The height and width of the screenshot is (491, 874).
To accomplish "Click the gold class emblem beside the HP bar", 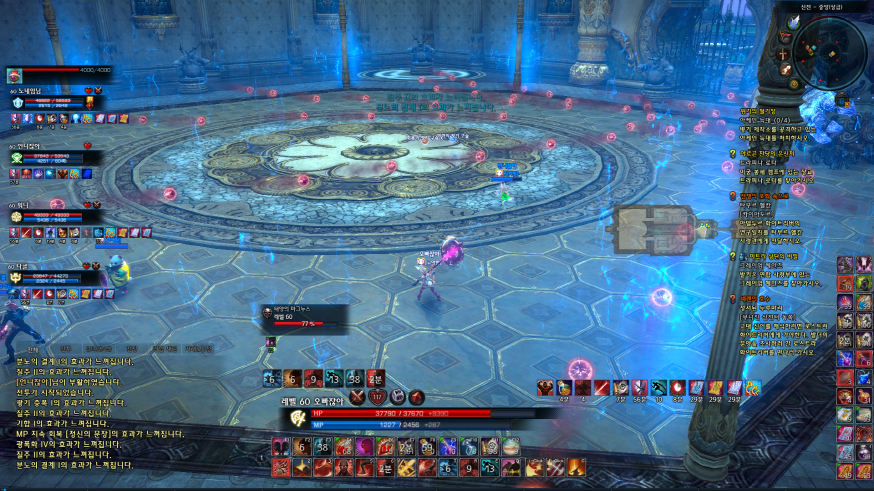I will tap(298, 417).
